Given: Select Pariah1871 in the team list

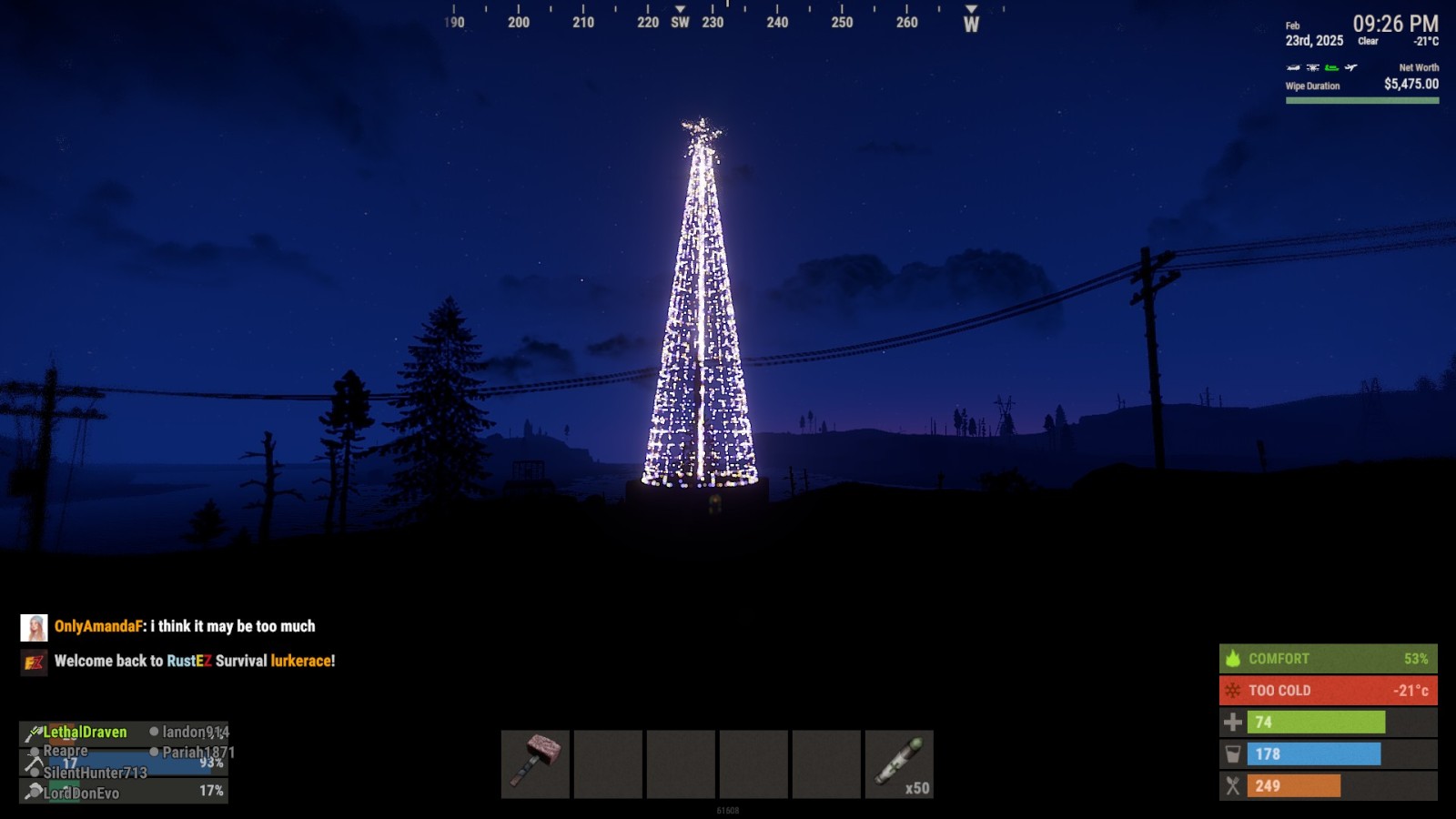Looking at the screenshot, I should [197, 752].
